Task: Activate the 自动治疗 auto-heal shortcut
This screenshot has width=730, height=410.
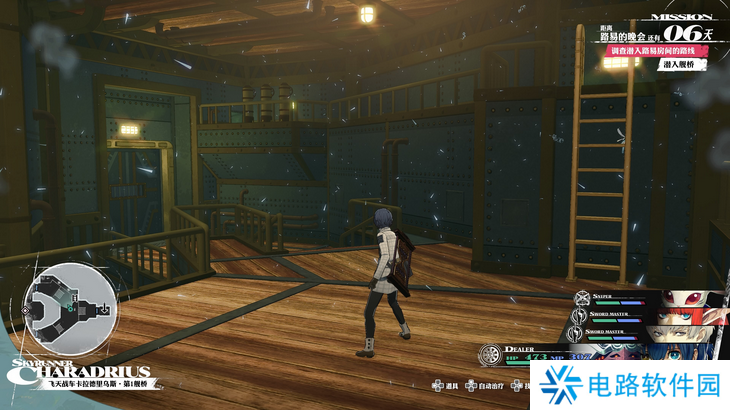Action: (485, 385)
